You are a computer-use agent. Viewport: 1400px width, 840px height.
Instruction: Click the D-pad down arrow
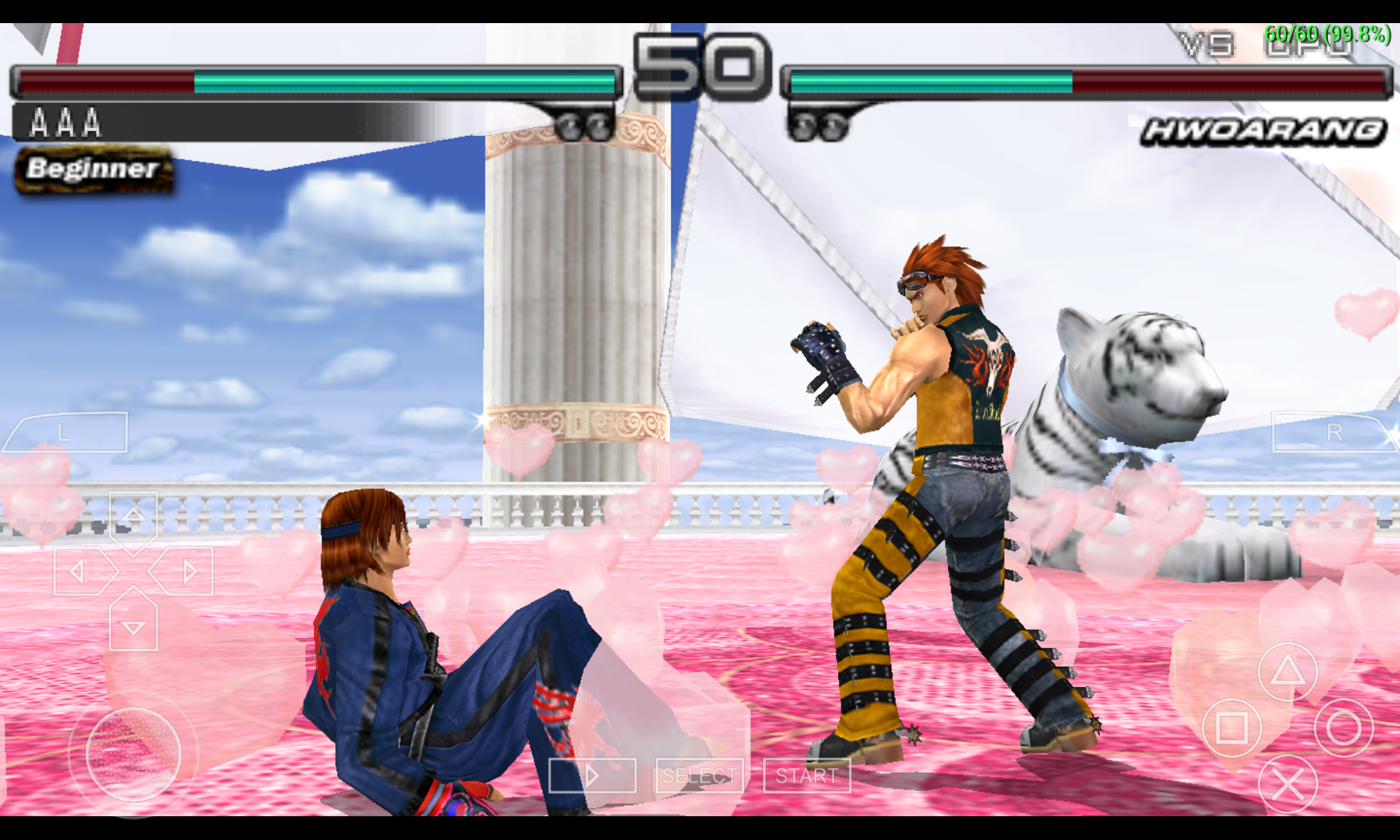[133, 624]
